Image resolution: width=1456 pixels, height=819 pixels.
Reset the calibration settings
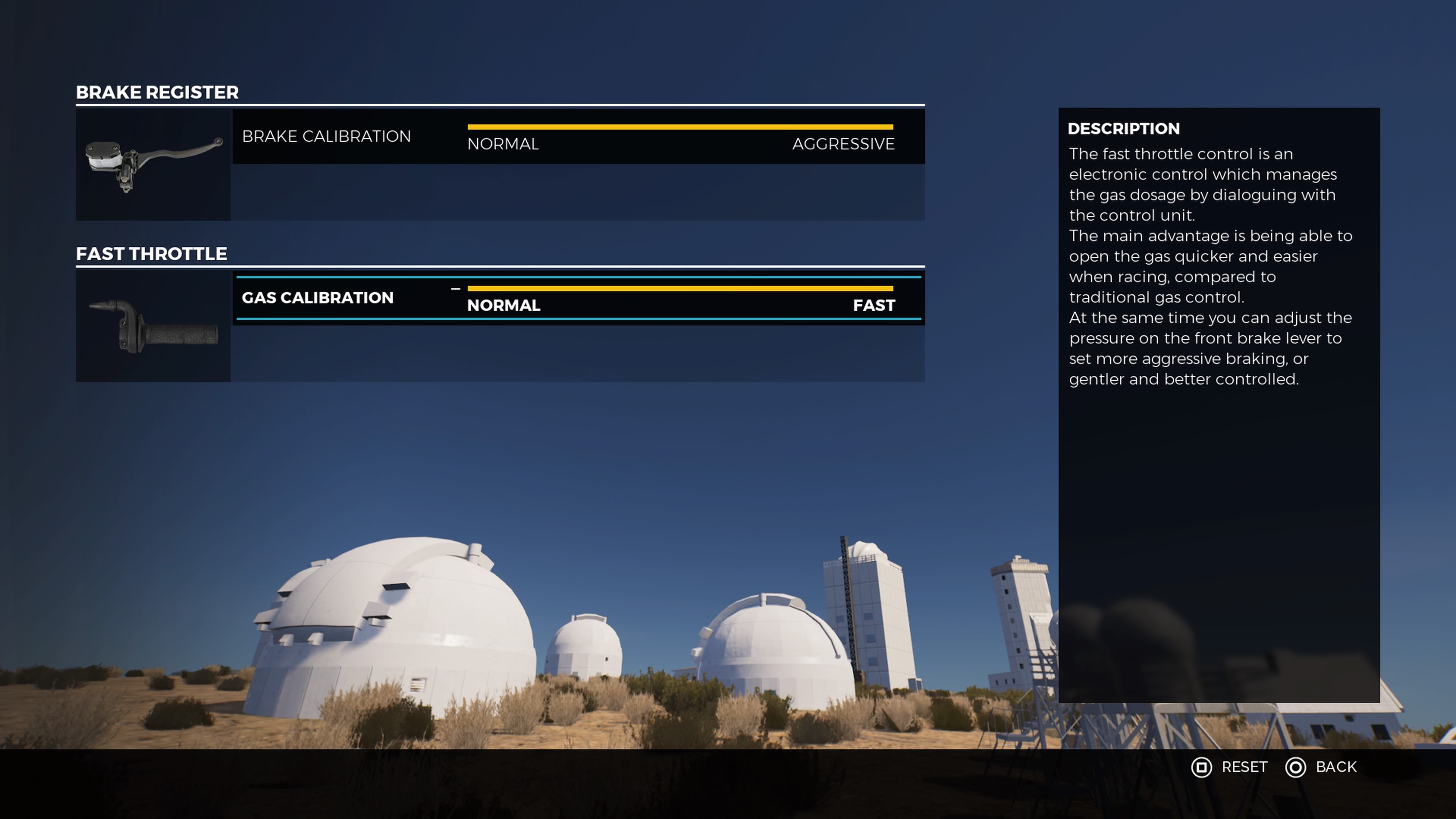coord(1229,767)
